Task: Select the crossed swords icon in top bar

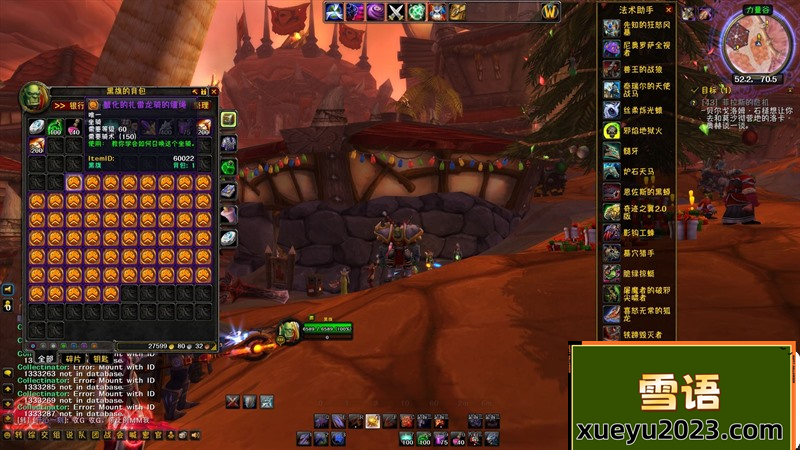Action: [397, 12]
